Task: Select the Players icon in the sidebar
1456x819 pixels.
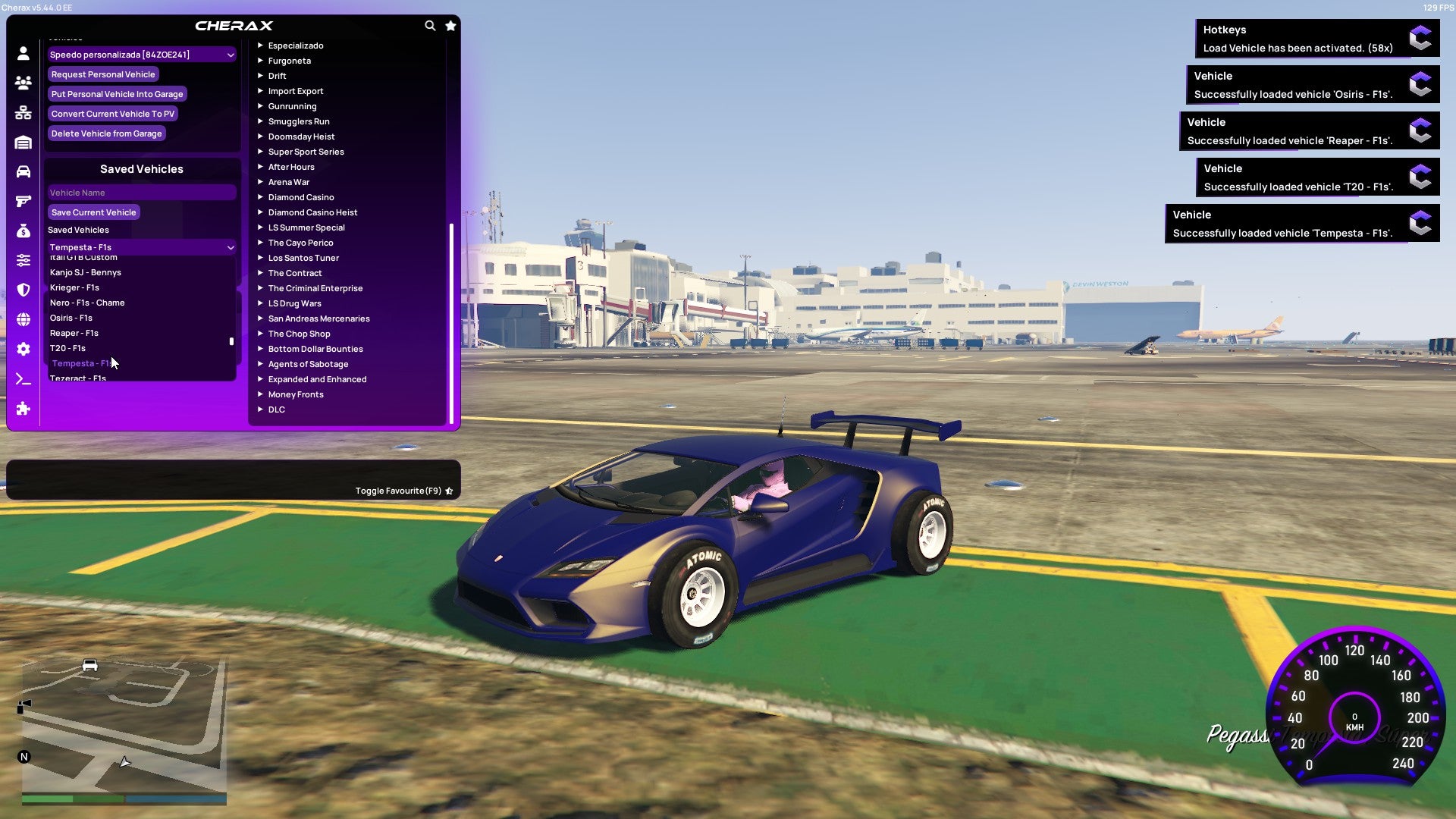Action: pyautogui.click(x=23, y=83)
